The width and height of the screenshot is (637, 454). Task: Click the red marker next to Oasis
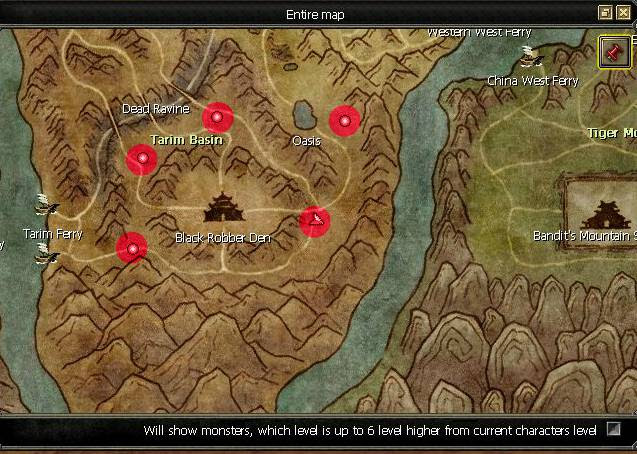(x=344, y=121)
